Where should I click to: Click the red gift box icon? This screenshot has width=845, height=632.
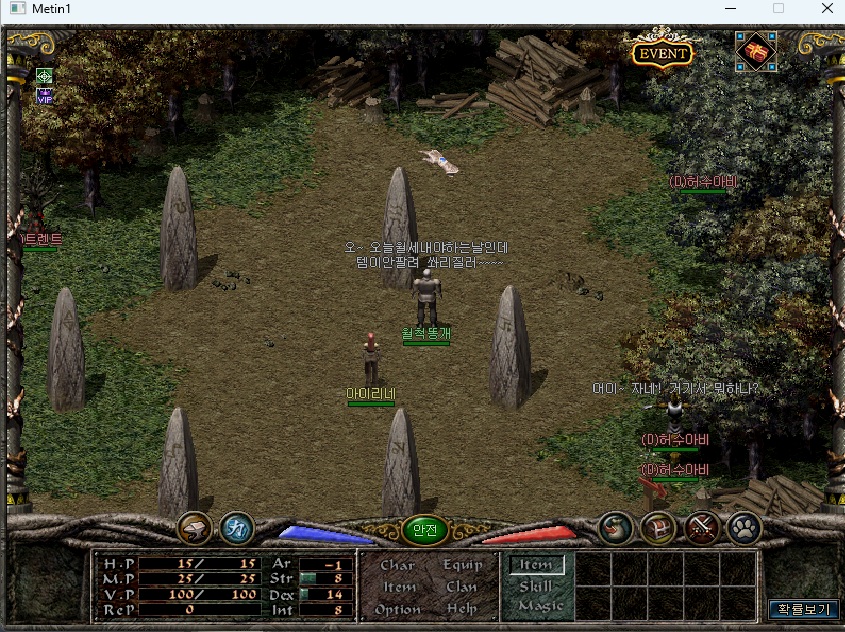[x=754, y=51]
